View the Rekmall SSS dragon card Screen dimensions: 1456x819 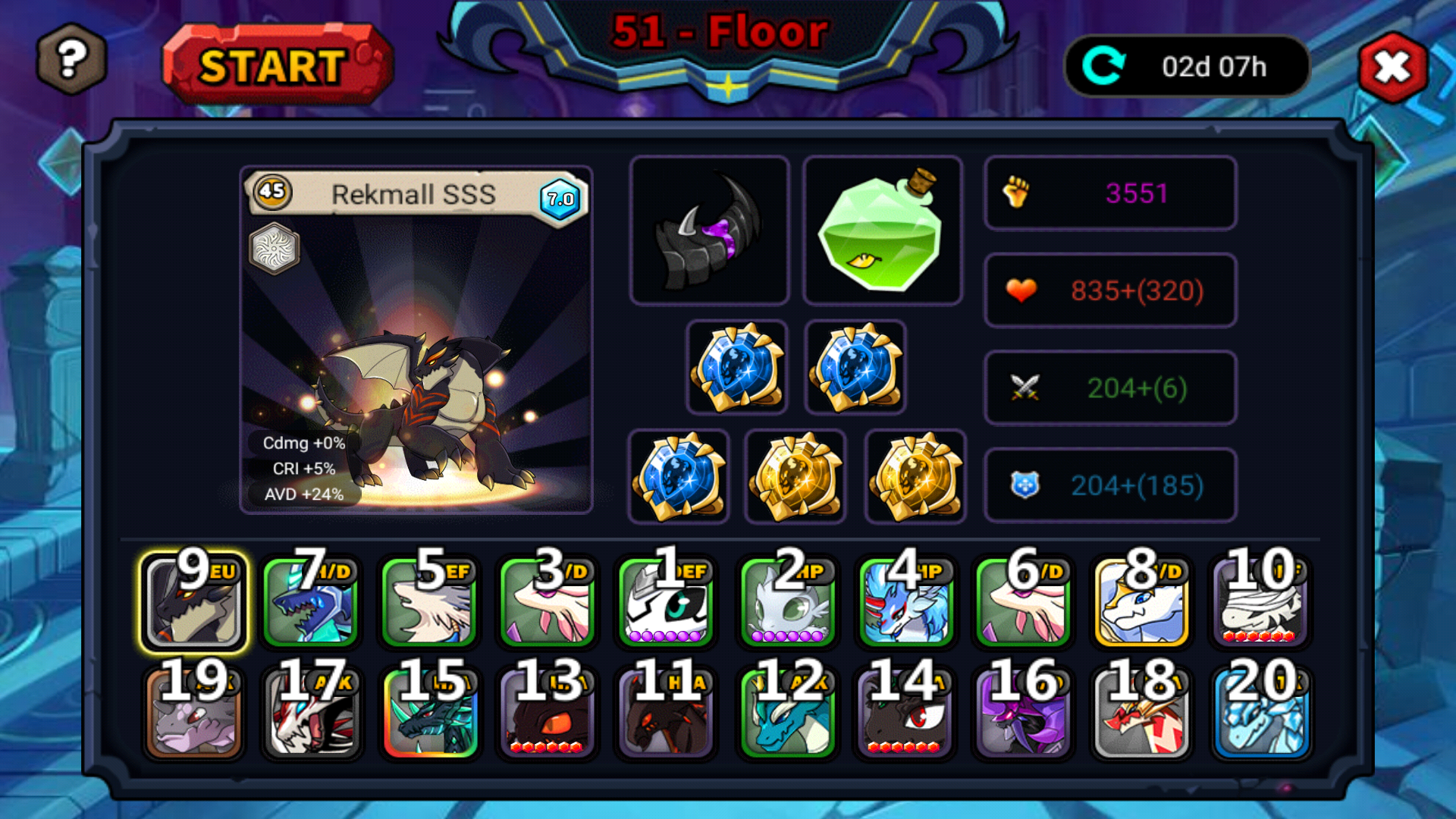tap(416, 340)
